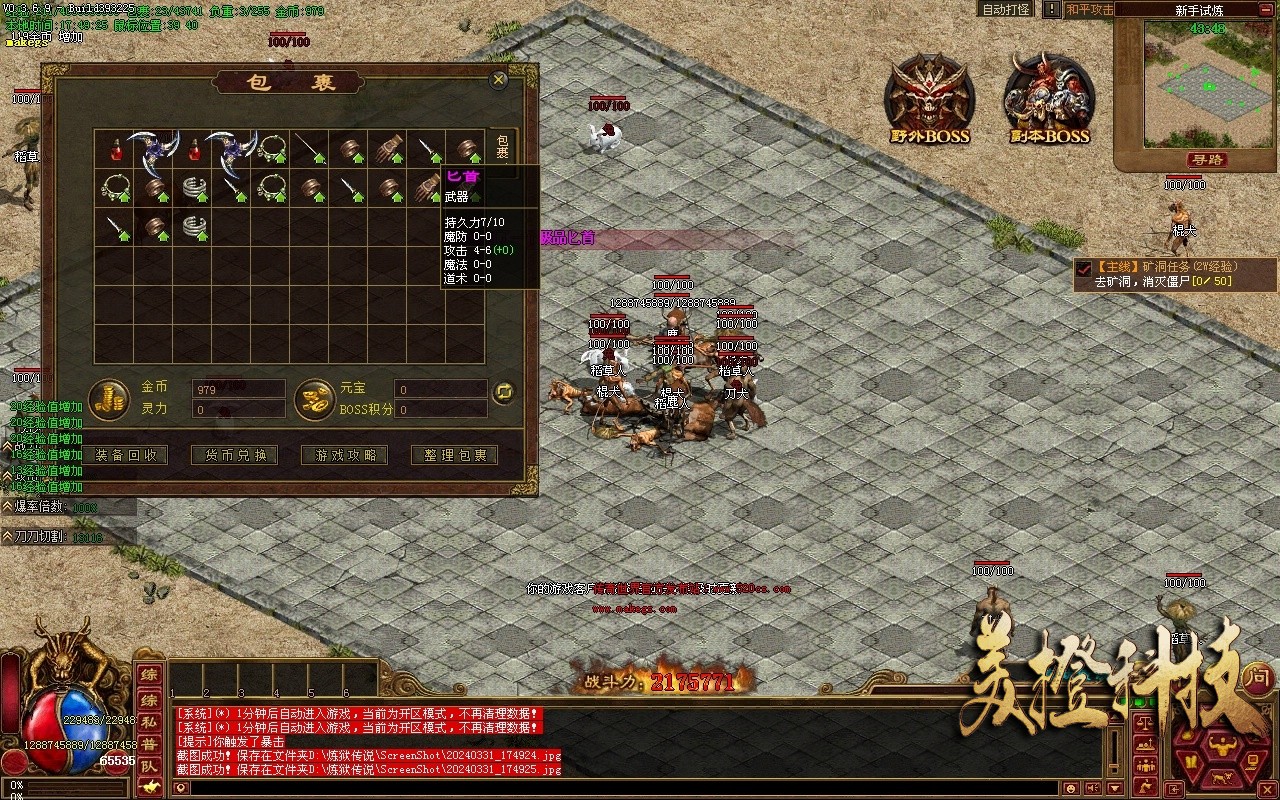Open the 副本BOSS dungeon boss icon

click(x=1047, y=98)
